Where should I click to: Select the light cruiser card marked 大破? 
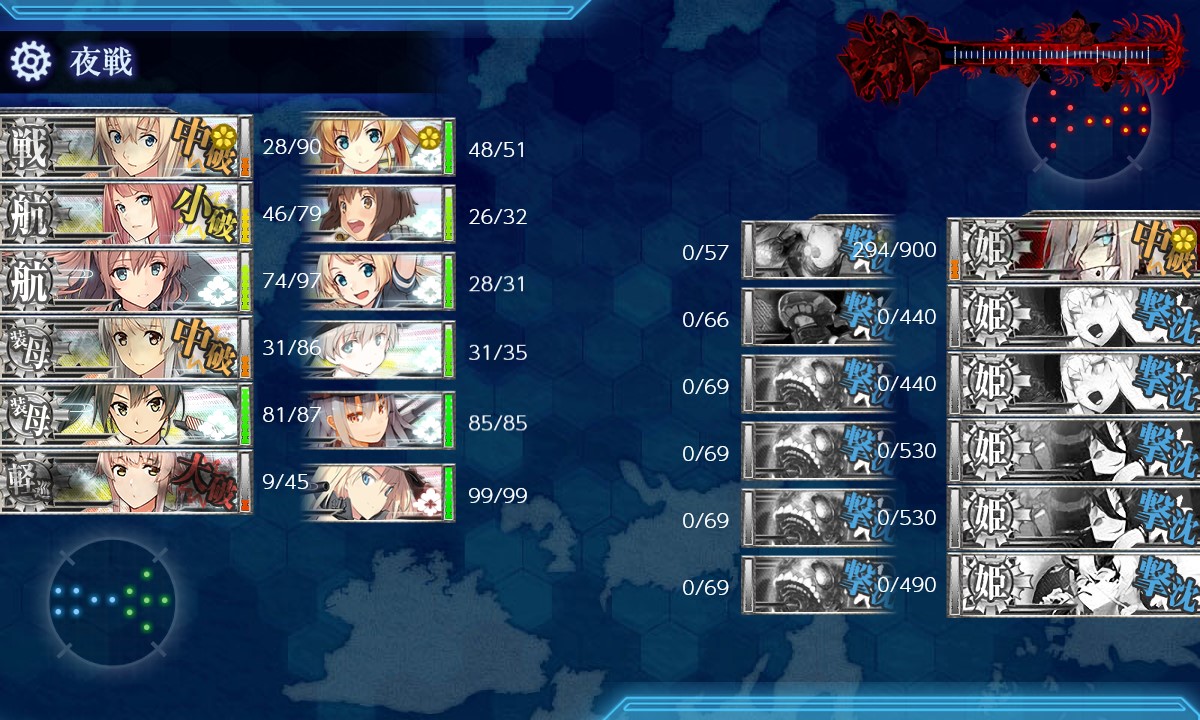125,482
